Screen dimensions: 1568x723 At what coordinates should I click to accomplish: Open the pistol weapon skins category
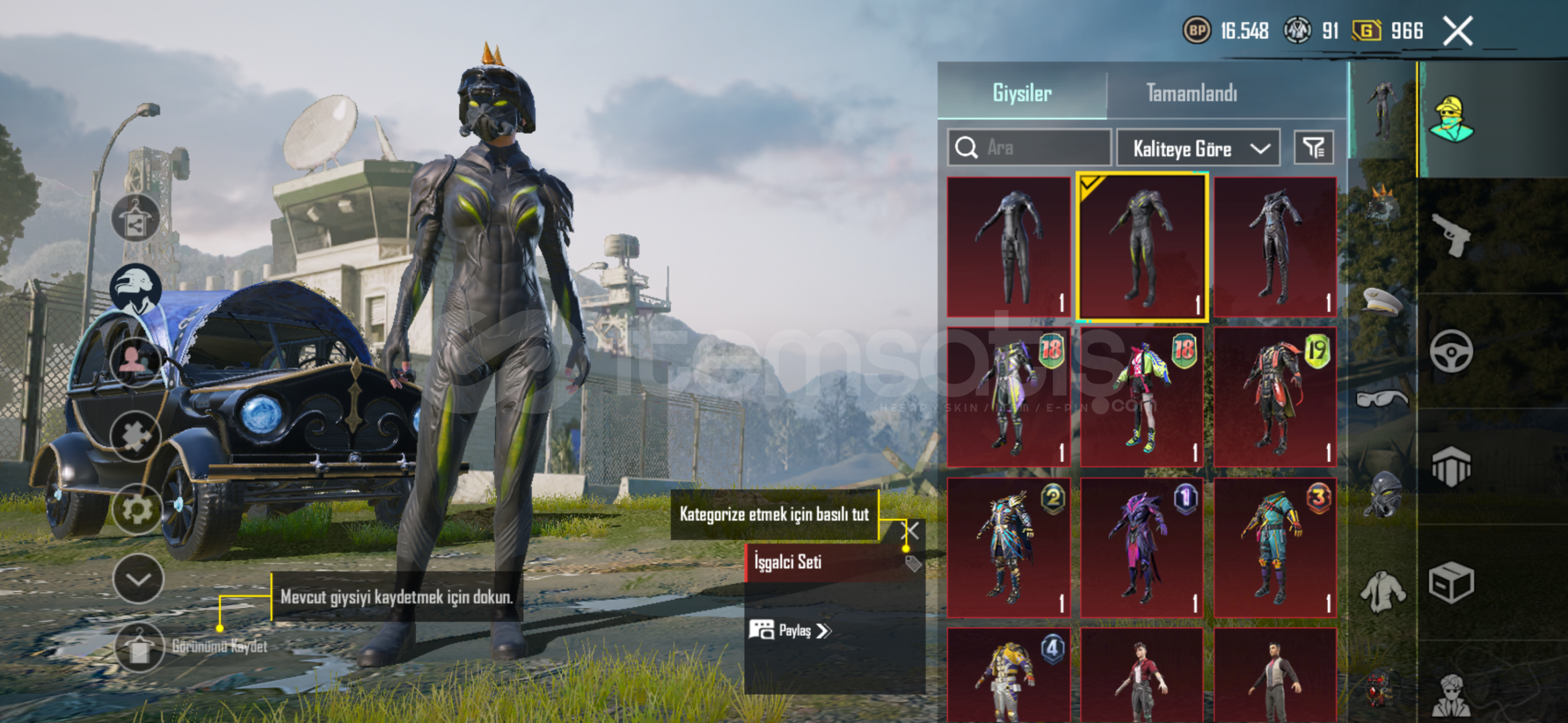1451,235
